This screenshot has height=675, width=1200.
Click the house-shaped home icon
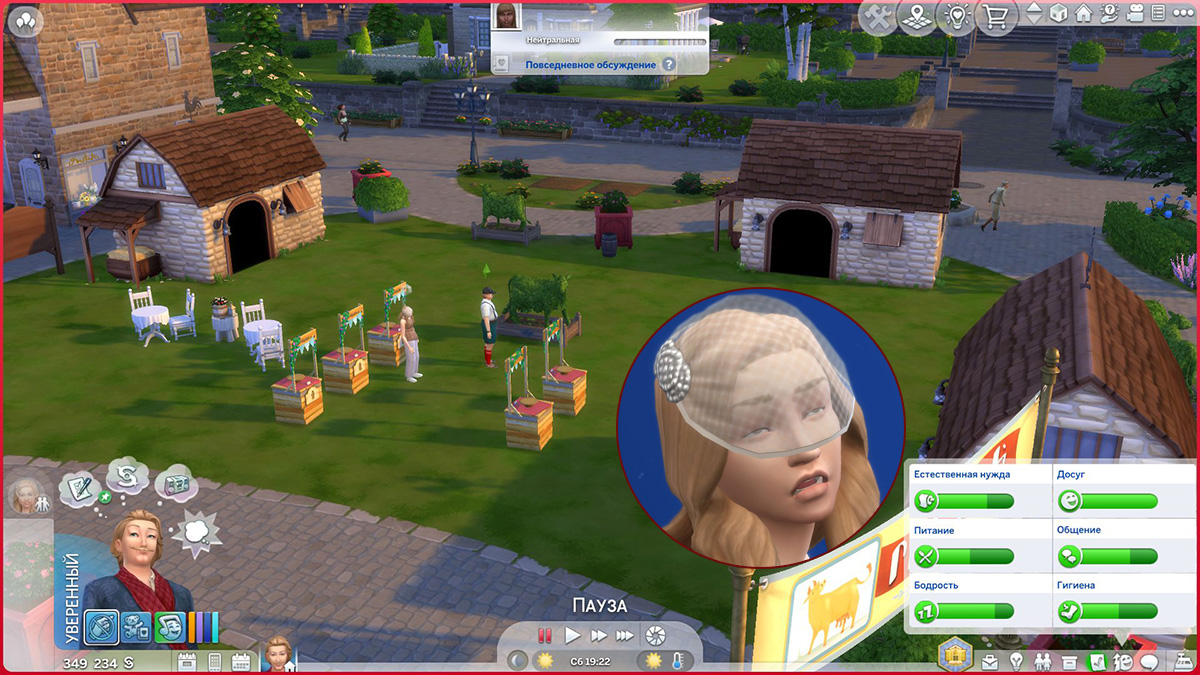pos(1084,14)
